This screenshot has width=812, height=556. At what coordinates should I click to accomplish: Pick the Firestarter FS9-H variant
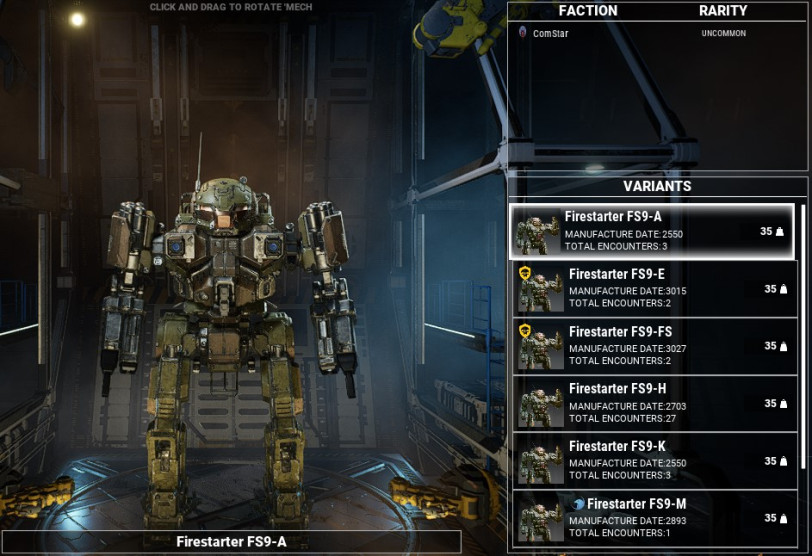655,403
